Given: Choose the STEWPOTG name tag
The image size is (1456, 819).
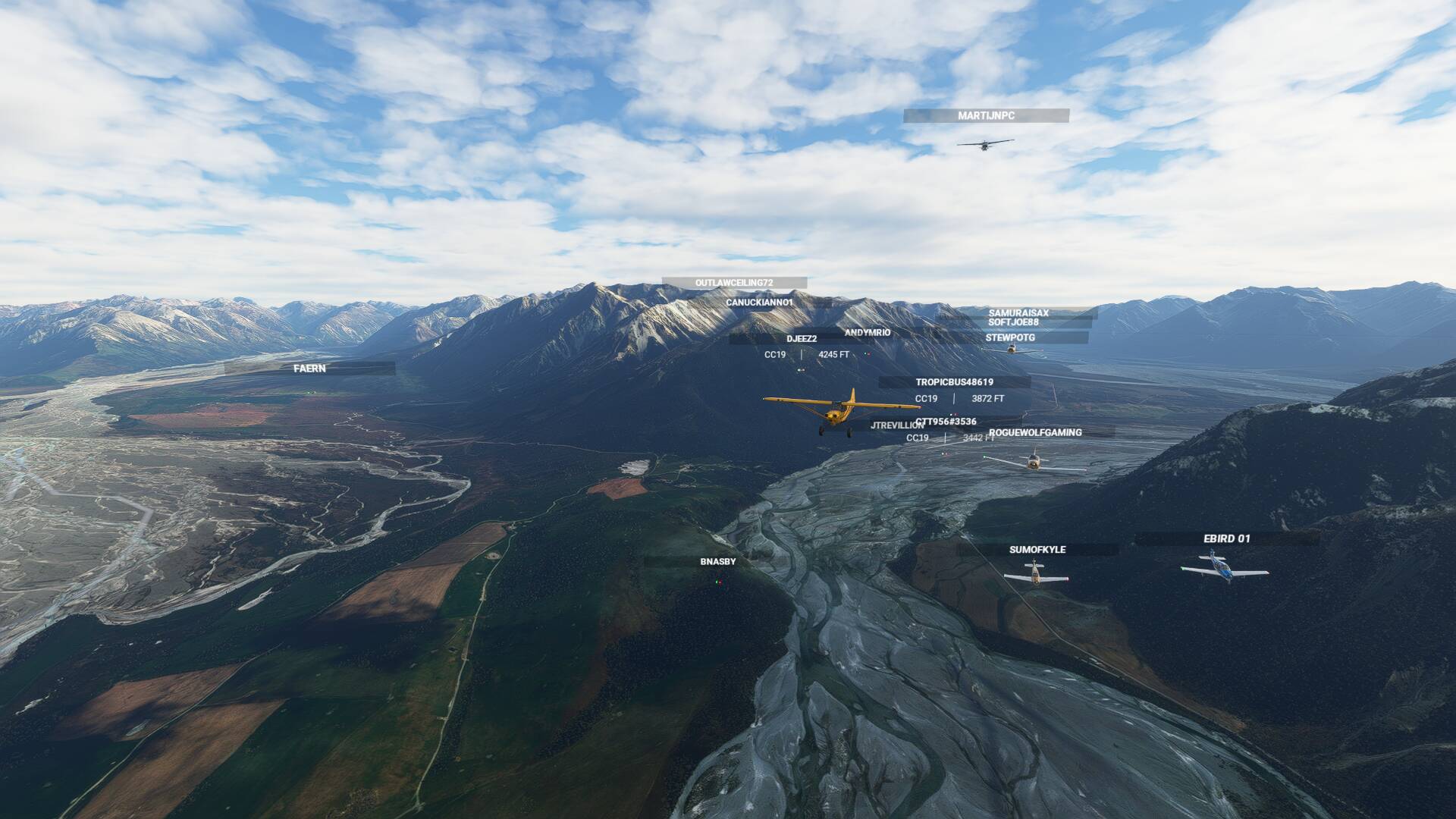Looking at the screenshot, I should [x=1009, y=337].
